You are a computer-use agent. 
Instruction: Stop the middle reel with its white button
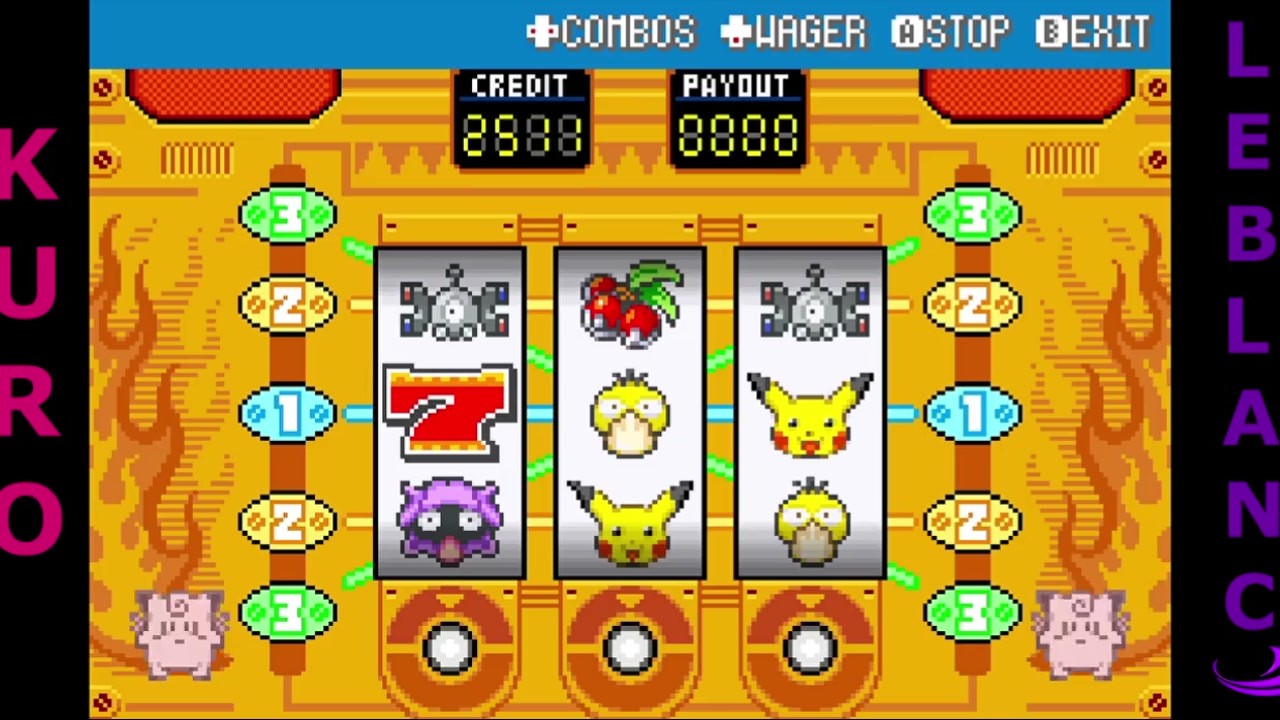(x=630, y=648)
